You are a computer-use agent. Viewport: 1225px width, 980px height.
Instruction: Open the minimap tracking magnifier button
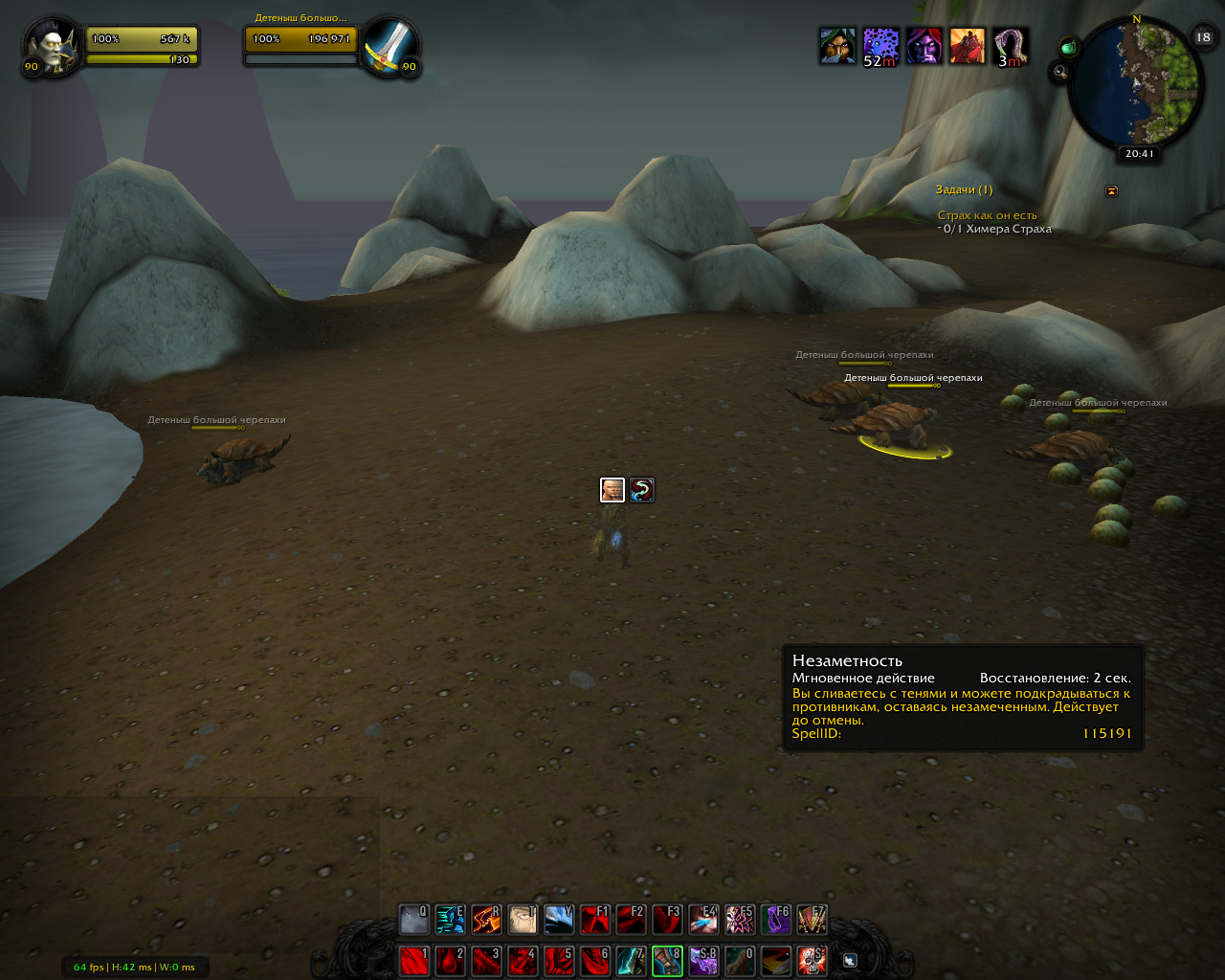click(x=1059, y=71)
